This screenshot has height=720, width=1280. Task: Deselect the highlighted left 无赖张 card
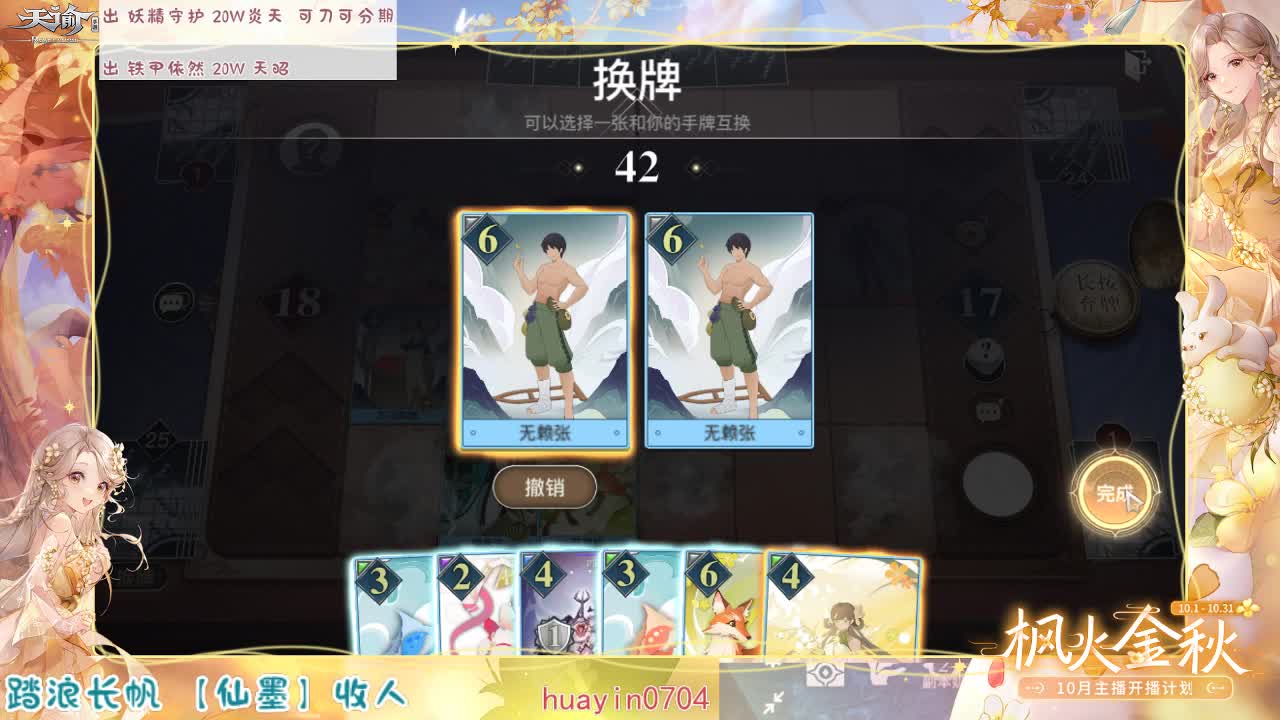544,330
